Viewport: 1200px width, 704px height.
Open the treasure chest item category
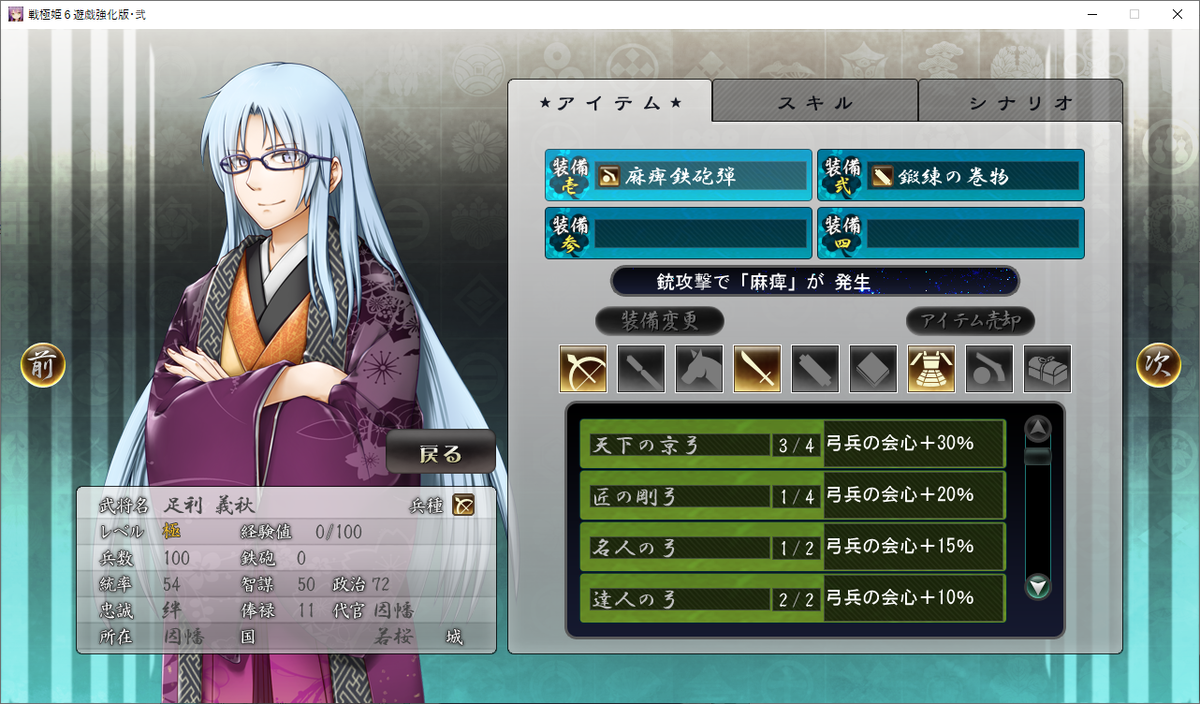[1047, 369]
